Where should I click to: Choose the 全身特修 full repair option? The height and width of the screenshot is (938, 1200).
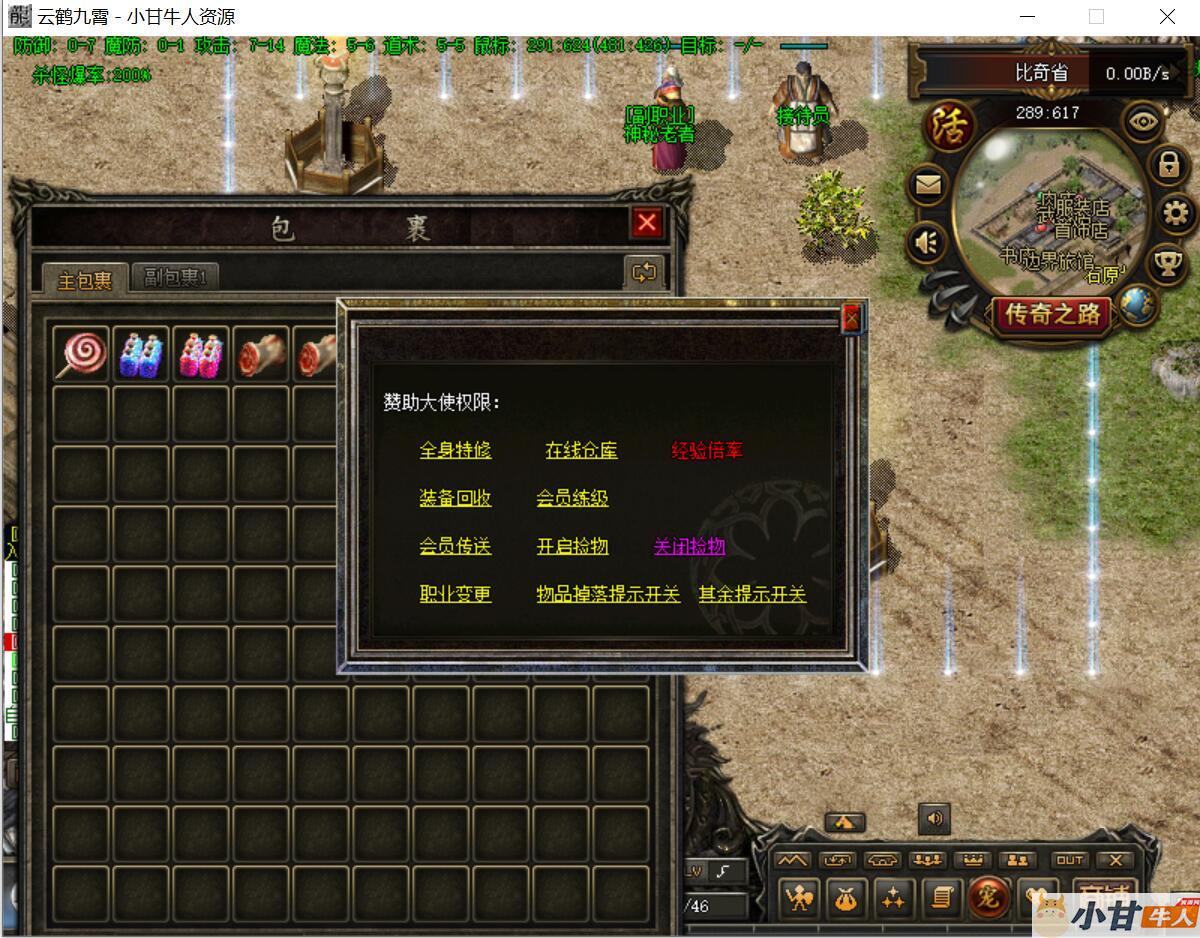coord(455,450)
